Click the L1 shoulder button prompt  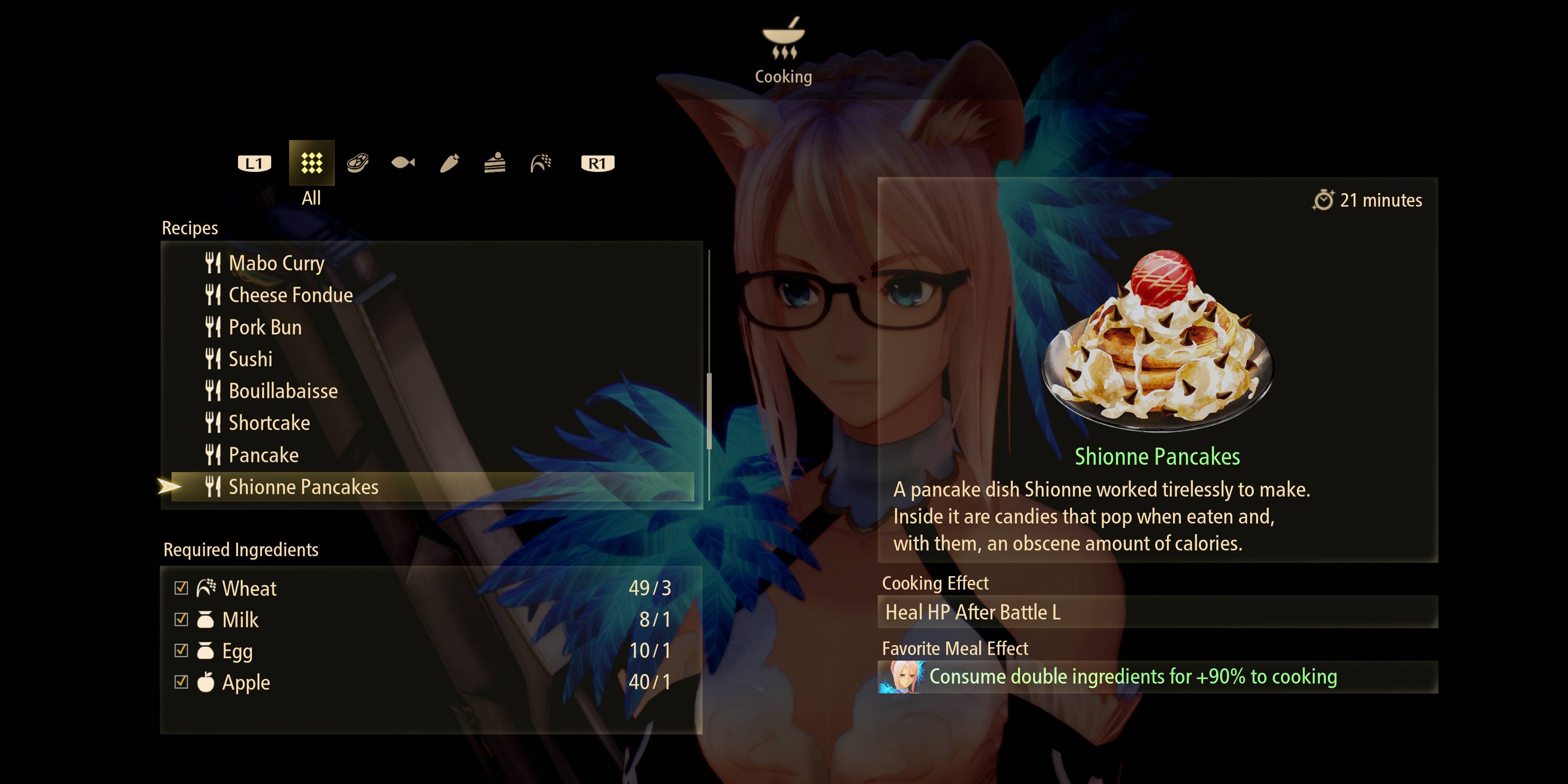point(254,163)
